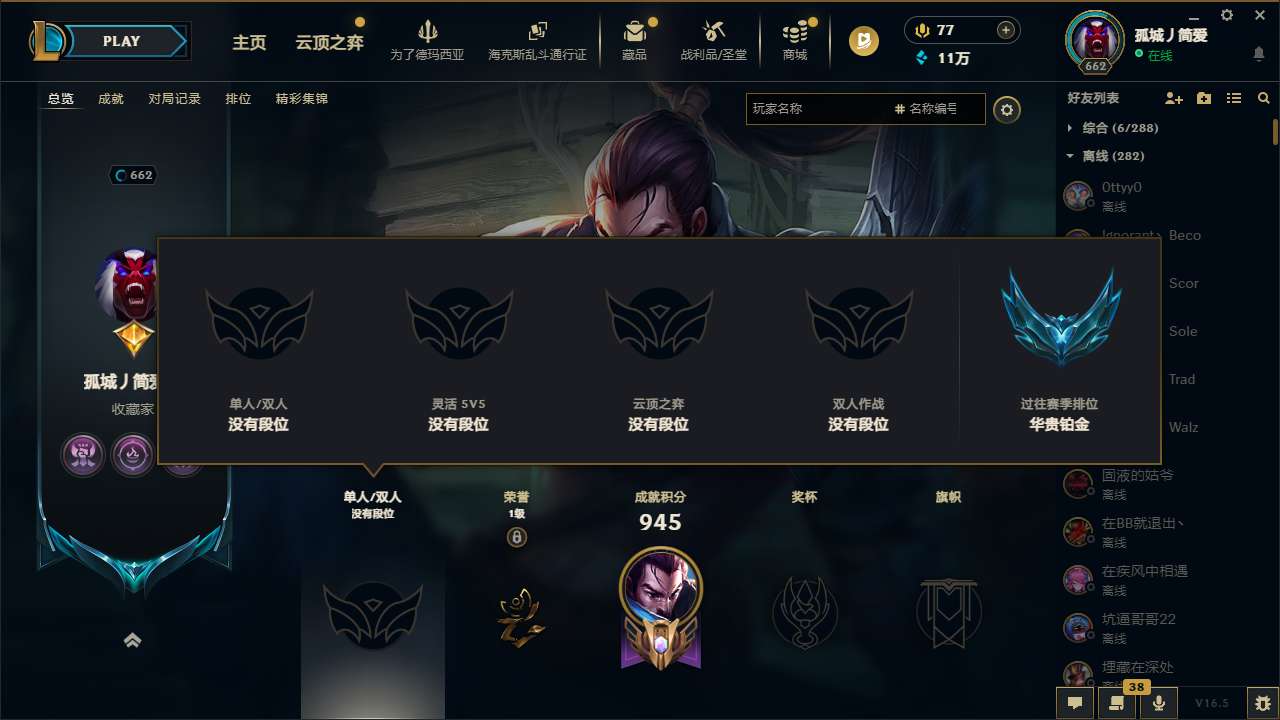Collapse the profile crest with the up chevron
Image resolution: width=1280 pixels, height=720 pixels.
tap(133, 640)
